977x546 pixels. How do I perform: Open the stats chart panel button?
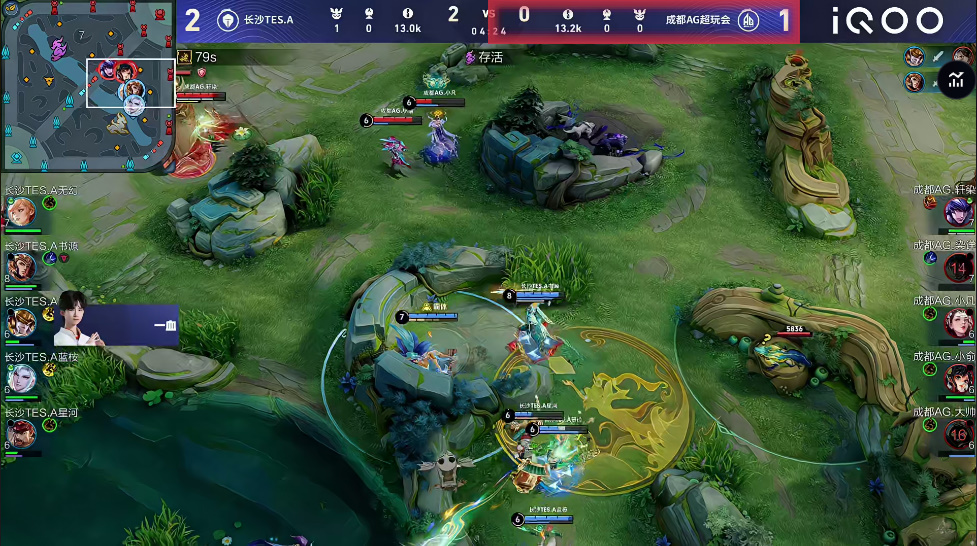(x=957, y=79)
